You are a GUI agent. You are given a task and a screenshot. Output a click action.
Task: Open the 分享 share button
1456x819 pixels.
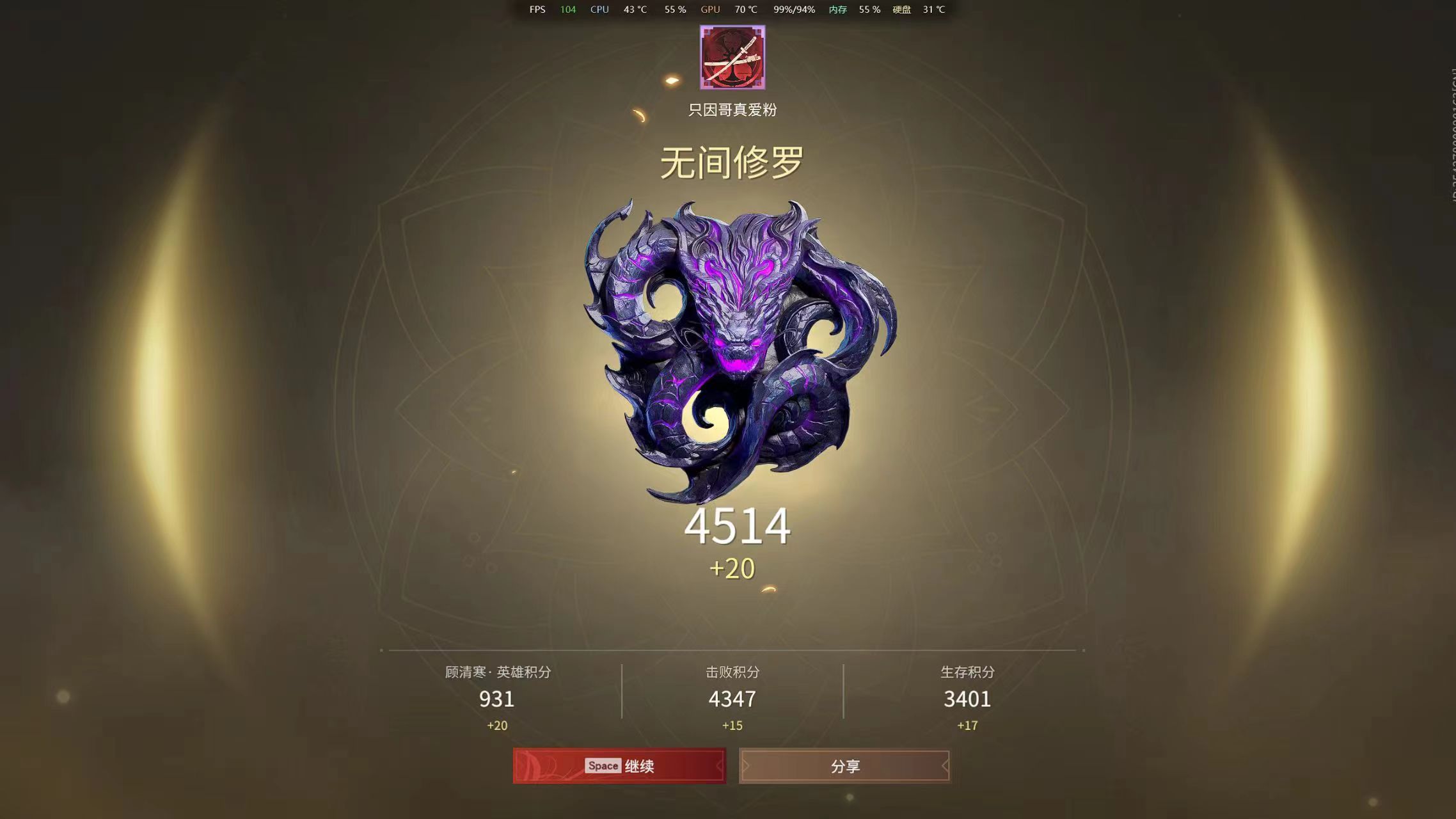(844, 766)
